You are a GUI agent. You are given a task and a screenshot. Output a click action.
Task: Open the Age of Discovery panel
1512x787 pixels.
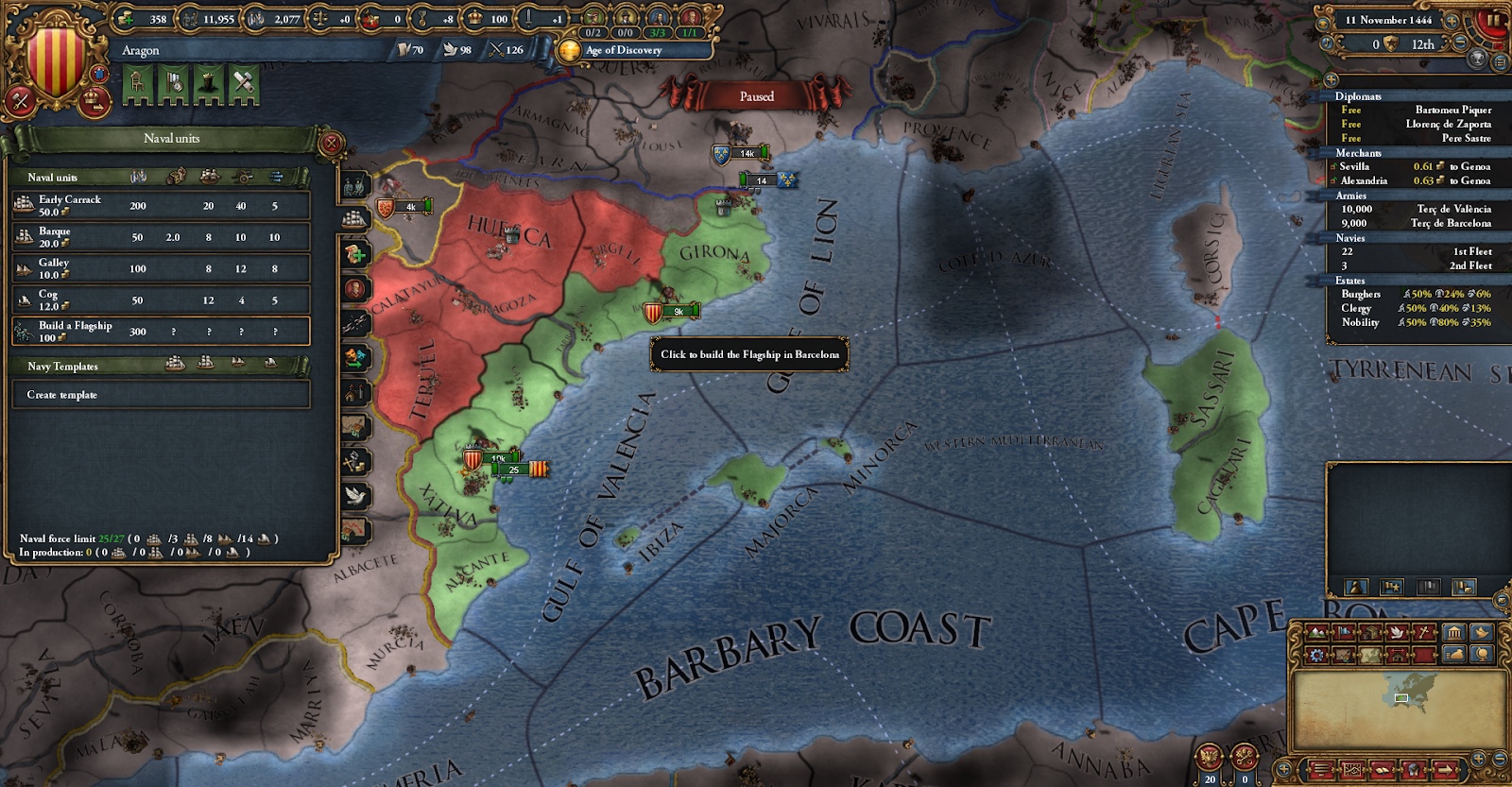[x=623, y=50]
